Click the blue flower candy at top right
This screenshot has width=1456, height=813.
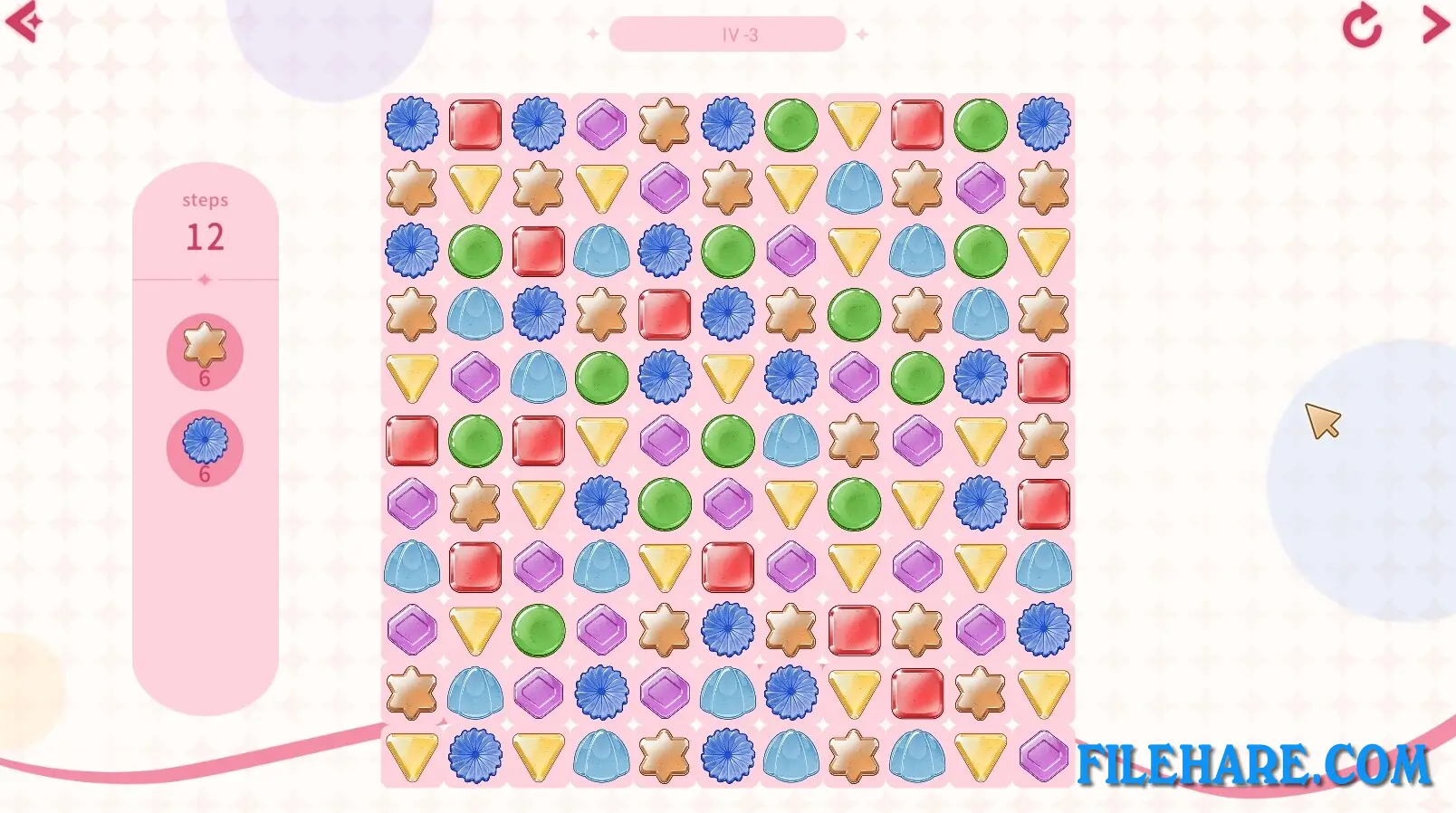1043,124
